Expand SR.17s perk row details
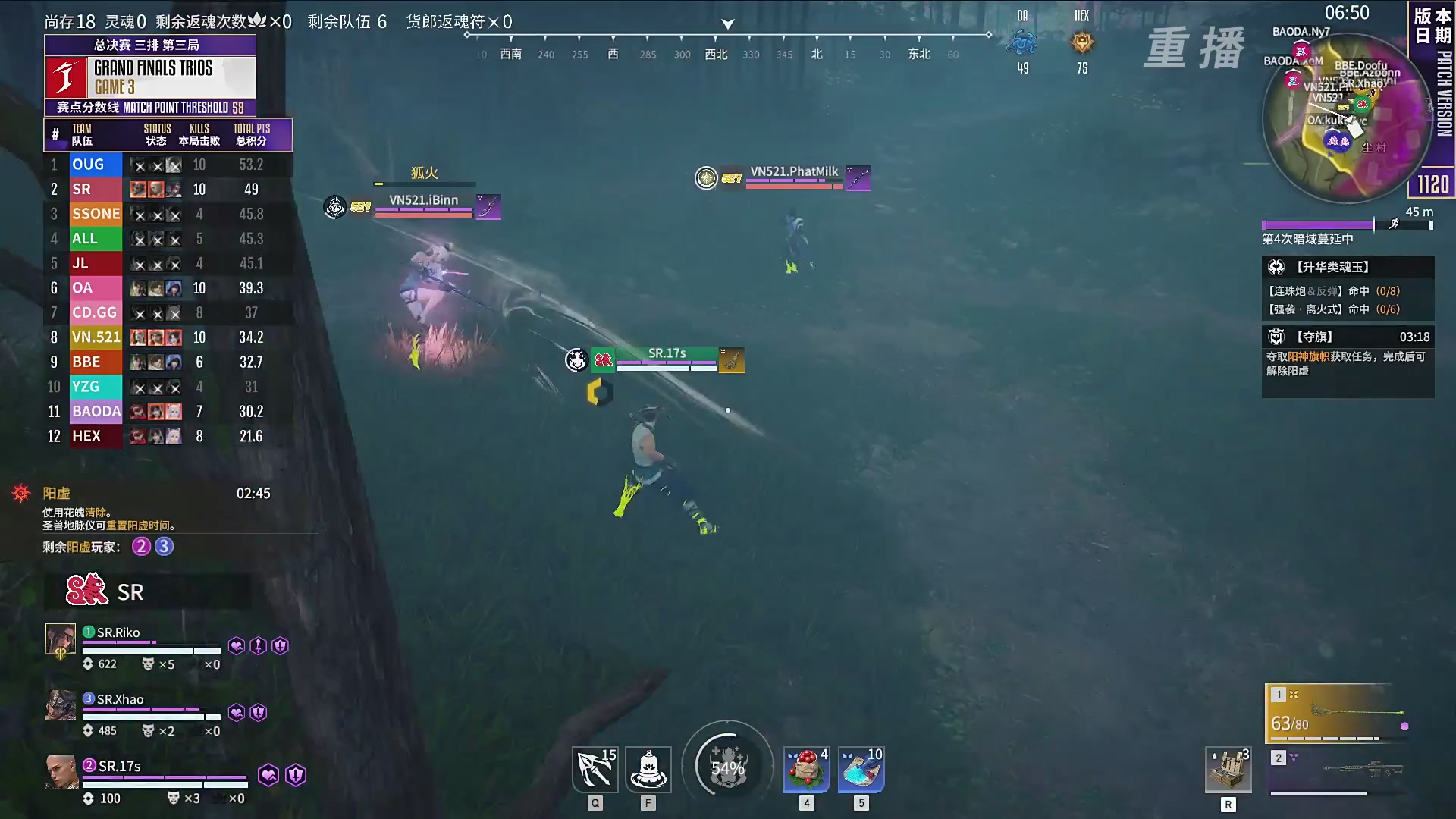 click(269, 776)
